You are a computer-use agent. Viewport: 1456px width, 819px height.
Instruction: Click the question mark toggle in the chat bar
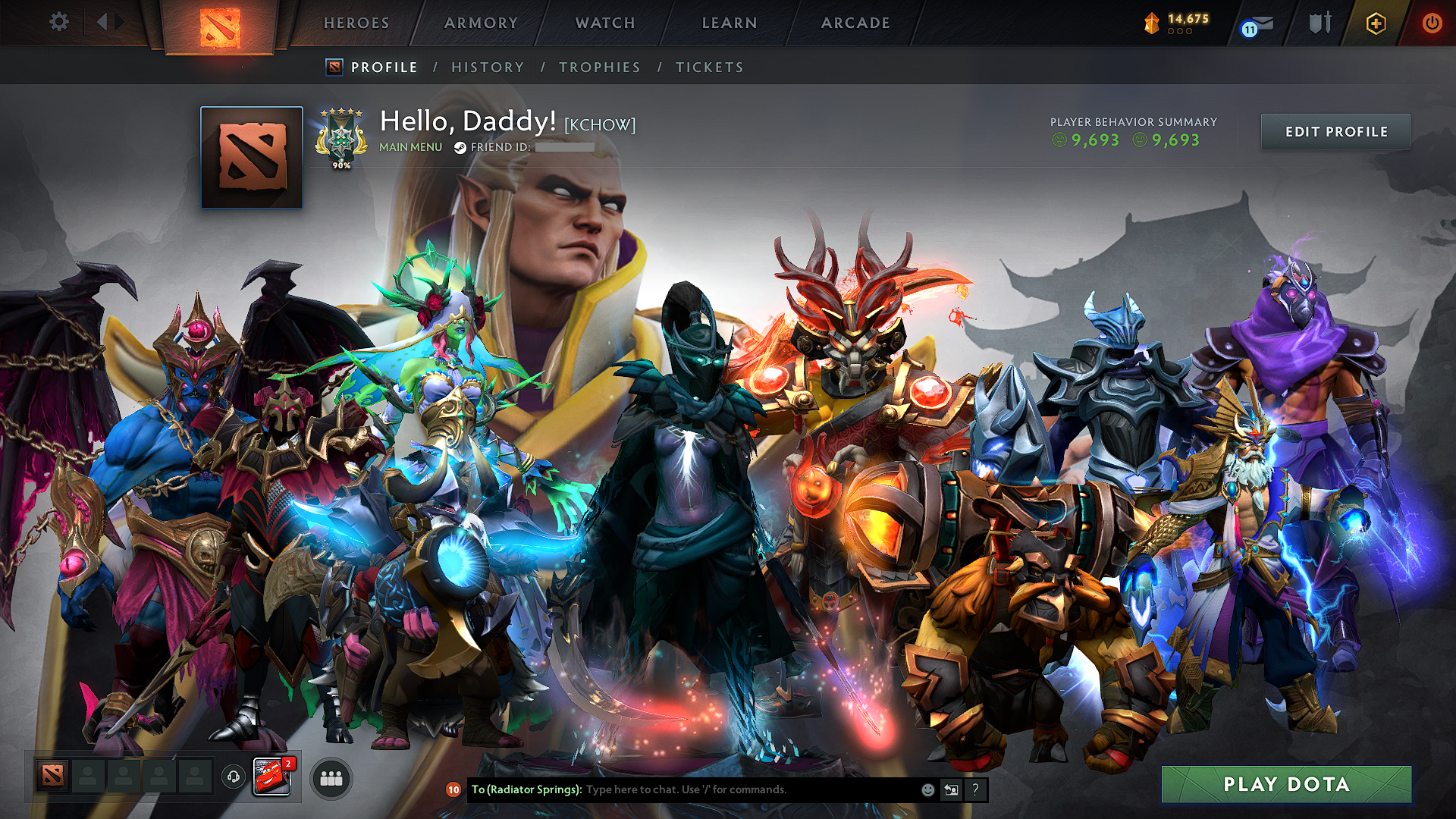click(976, 789)
